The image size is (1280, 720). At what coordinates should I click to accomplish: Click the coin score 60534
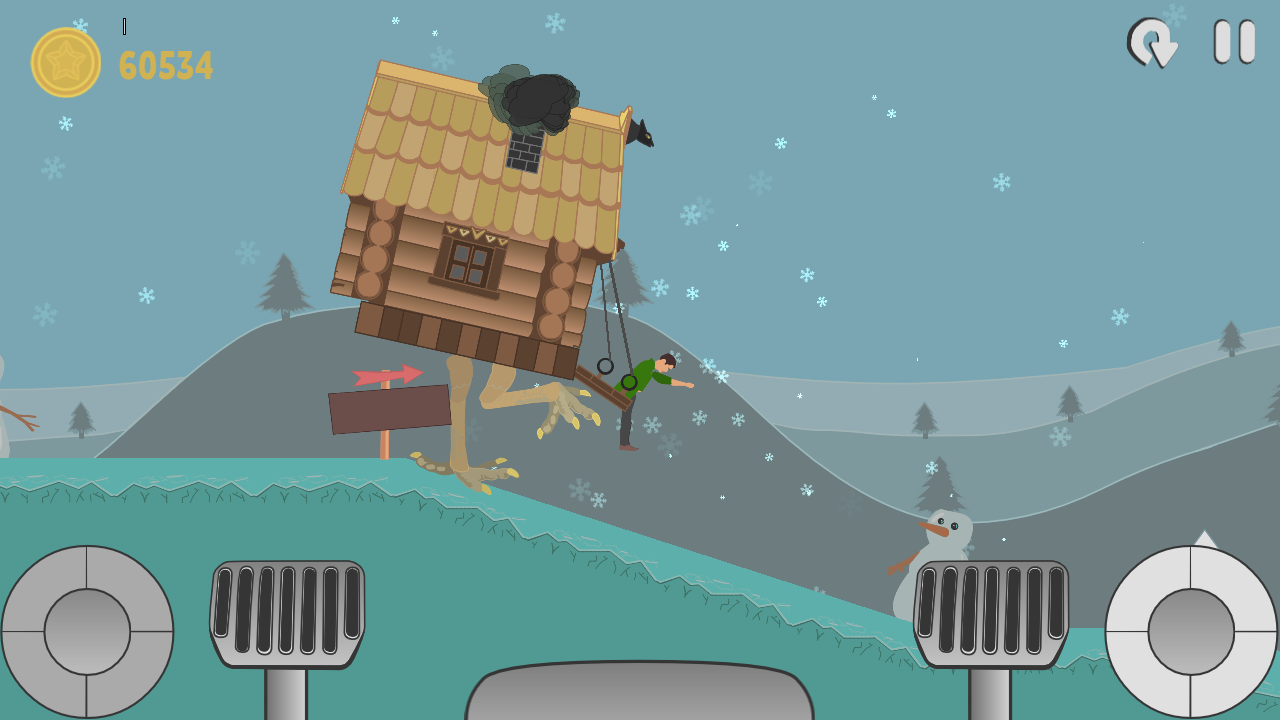click(x=165, y=64)
